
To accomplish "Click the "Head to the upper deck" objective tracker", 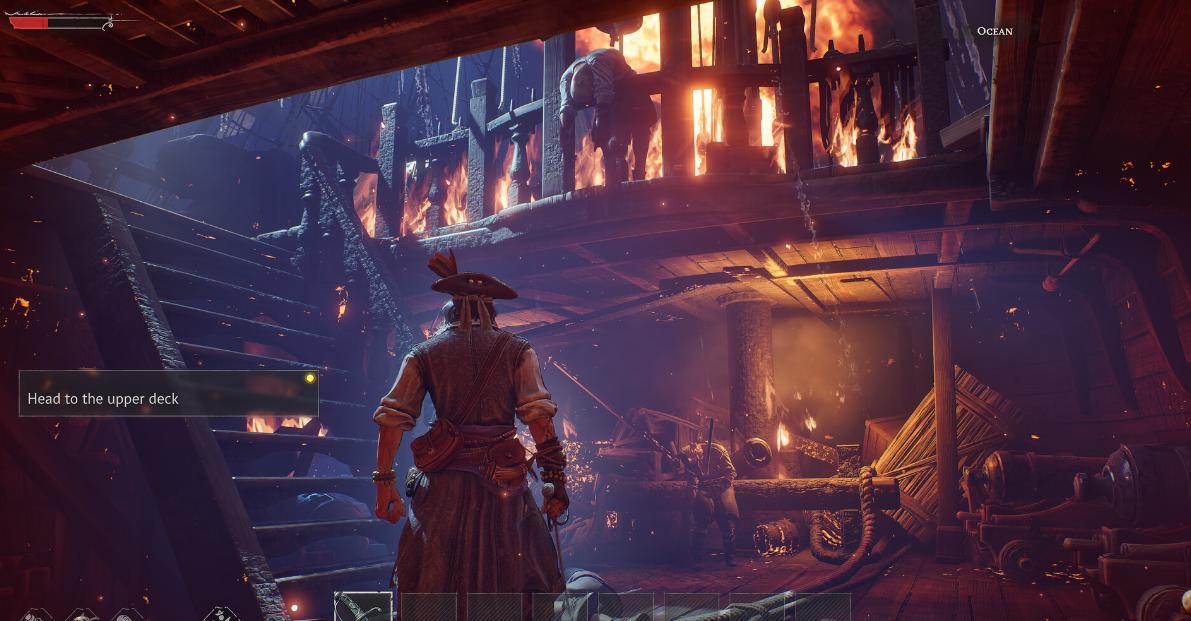I will click(x=168, y=394).
